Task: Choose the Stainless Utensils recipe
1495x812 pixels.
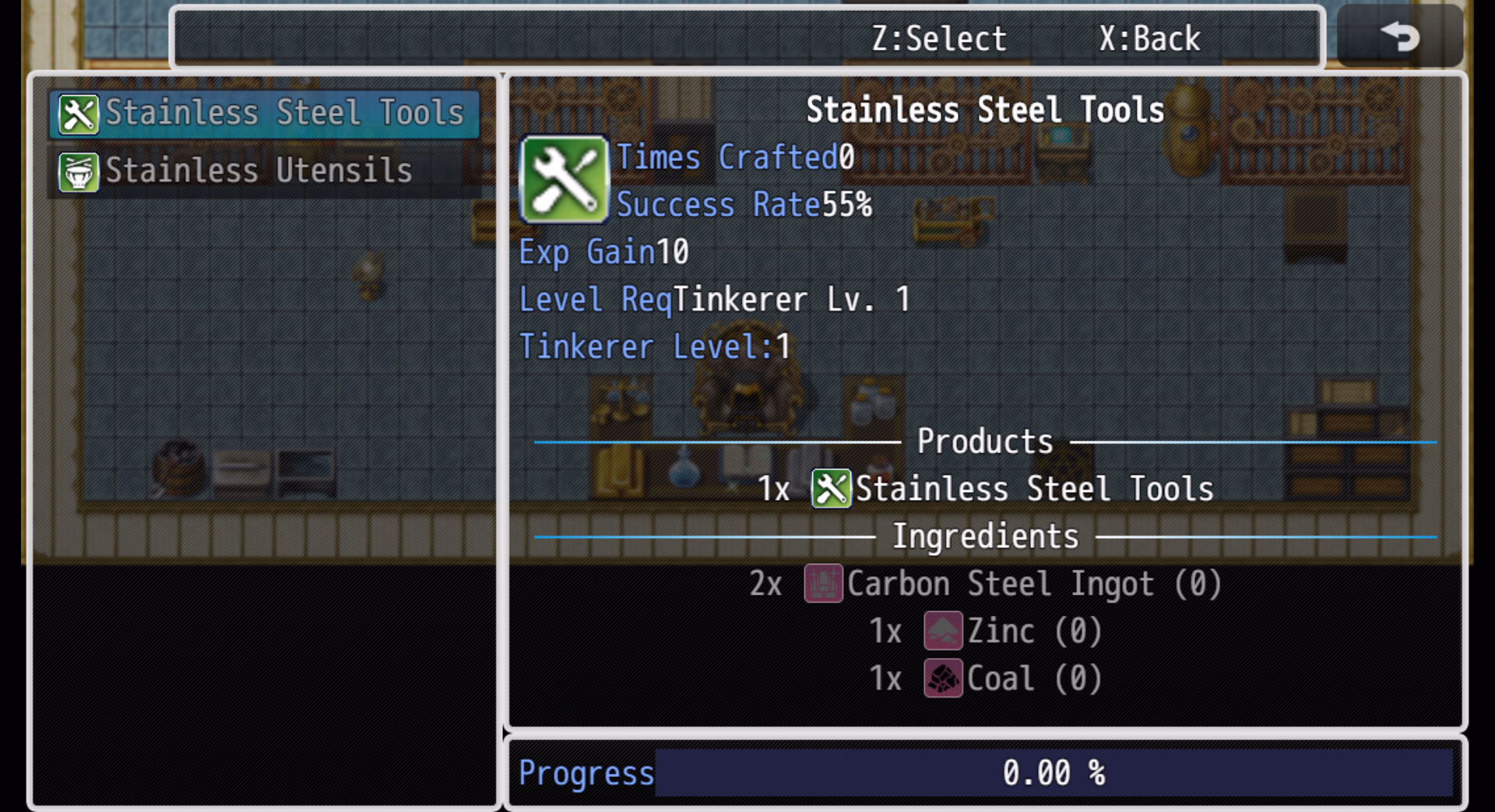Action: pyautogui.click(x=263, y=171)
